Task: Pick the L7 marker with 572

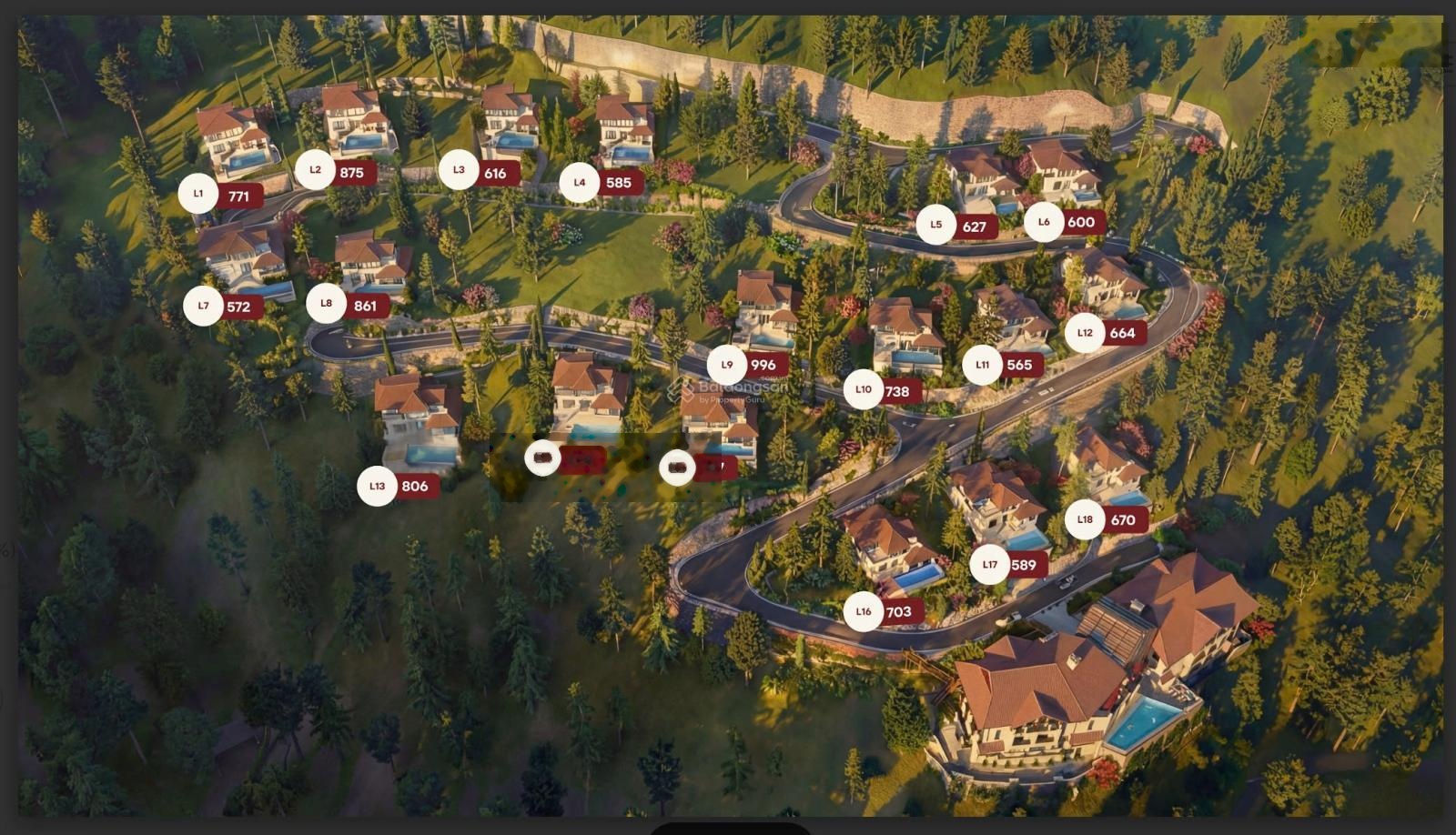Action: (x=204, y=307)
